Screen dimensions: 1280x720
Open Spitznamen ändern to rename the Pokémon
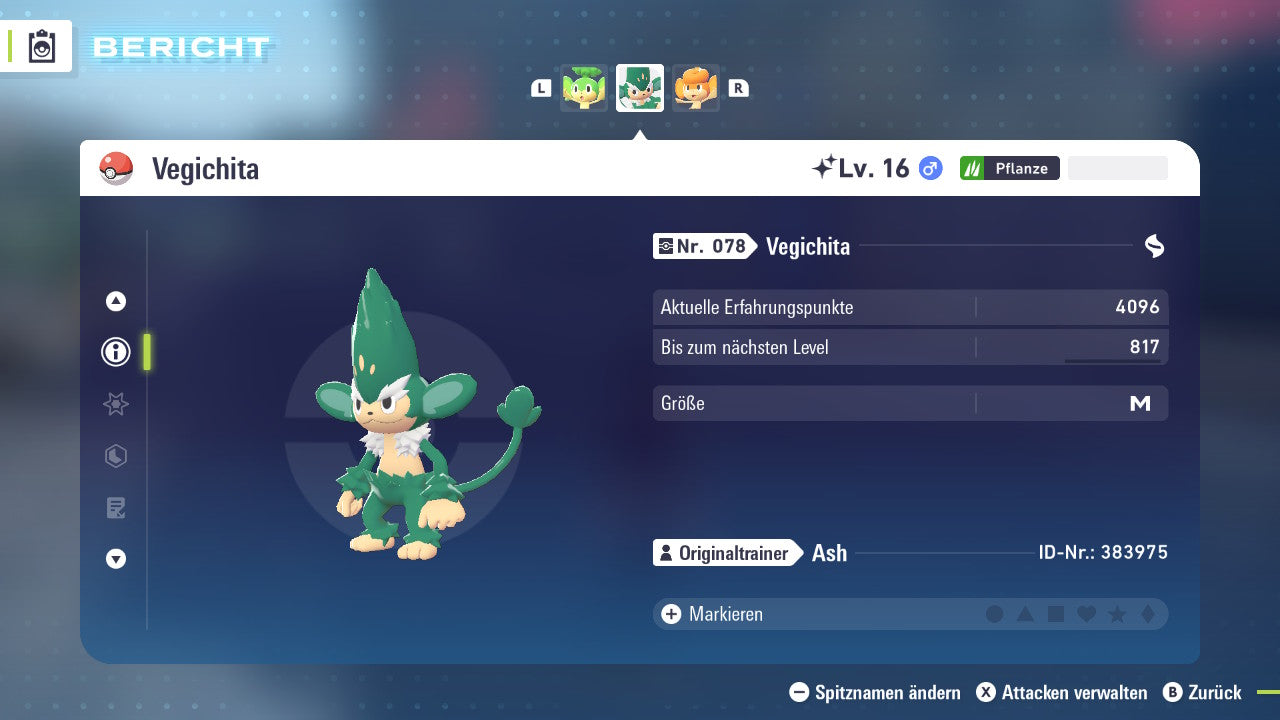(877, 692)
